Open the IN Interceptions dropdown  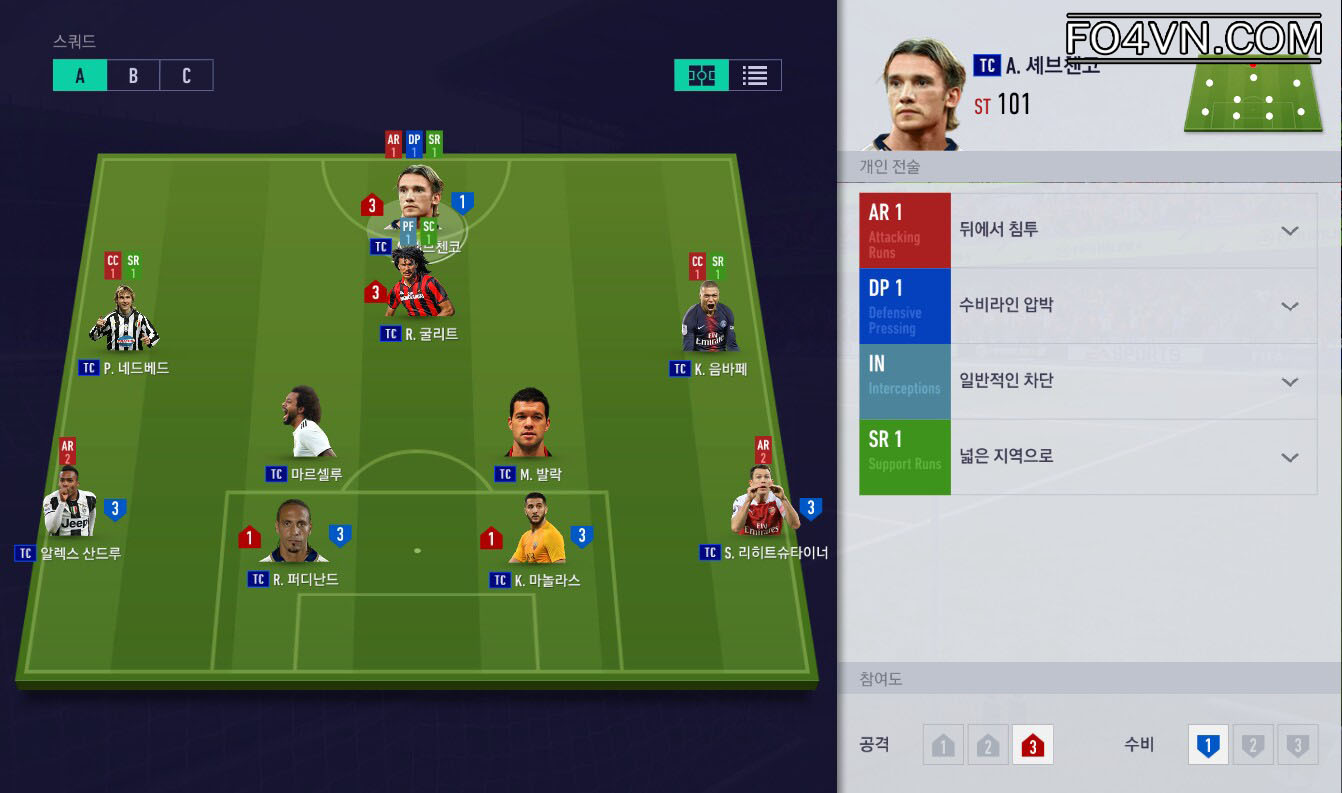point(1289,382)
